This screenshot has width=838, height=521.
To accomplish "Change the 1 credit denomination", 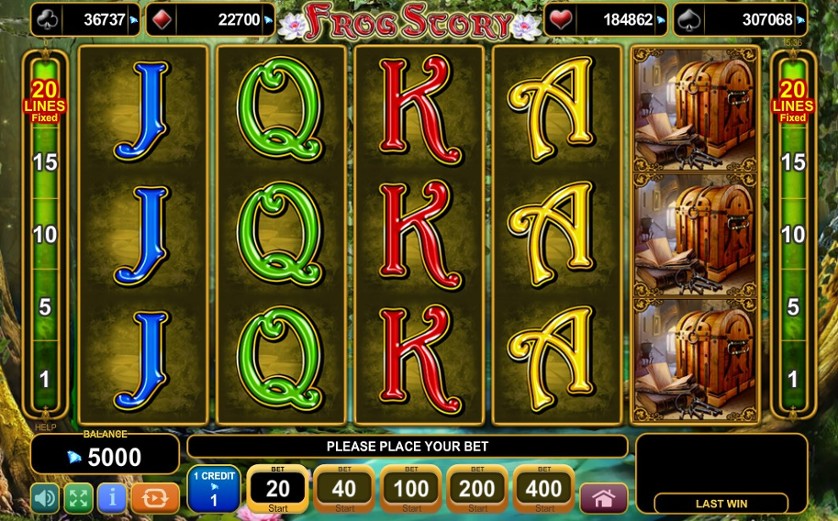I will tap(213, 488).
